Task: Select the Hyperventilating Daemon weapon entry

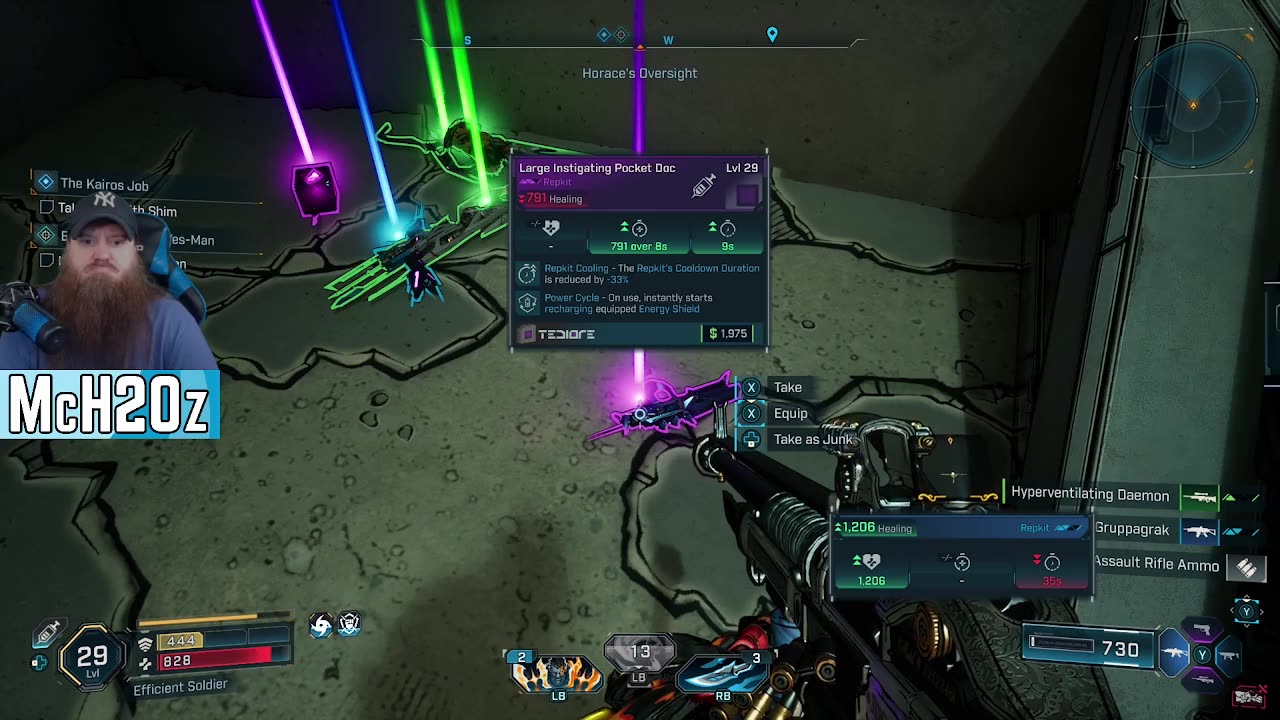Action: (x=1089, y=494)
